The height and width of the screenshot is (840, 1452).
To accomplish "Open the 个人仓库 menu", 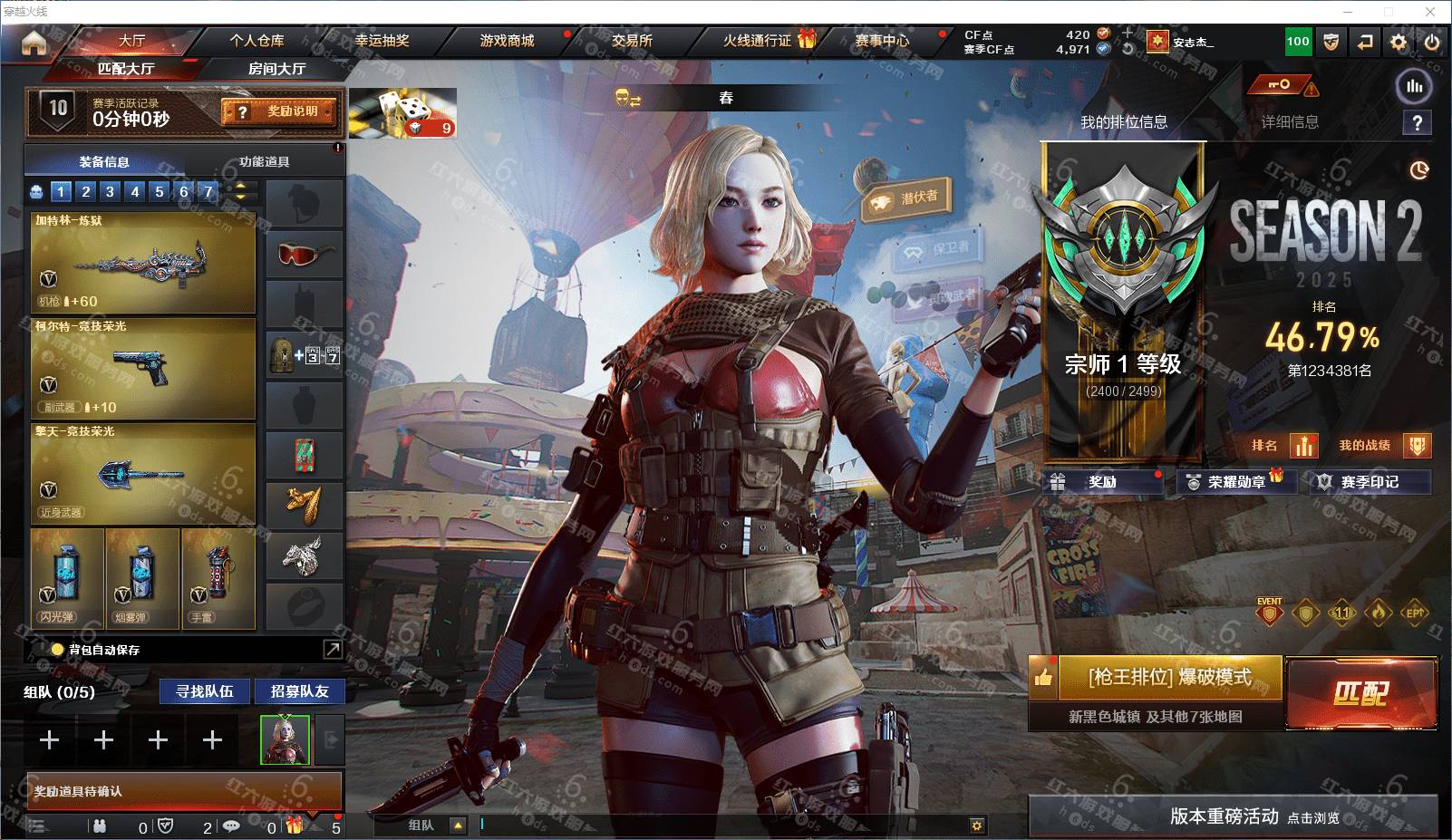I will point(257,41).
